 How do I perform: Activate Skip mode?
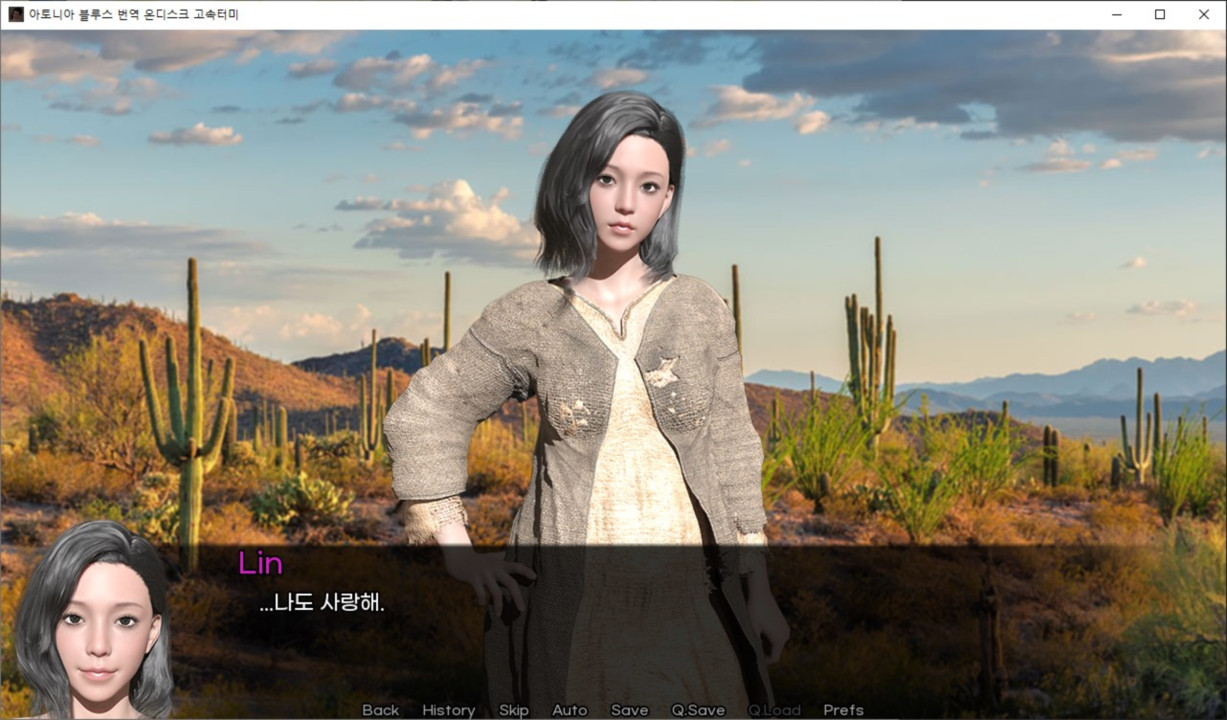pyautogui.click(x=514, y=710)
